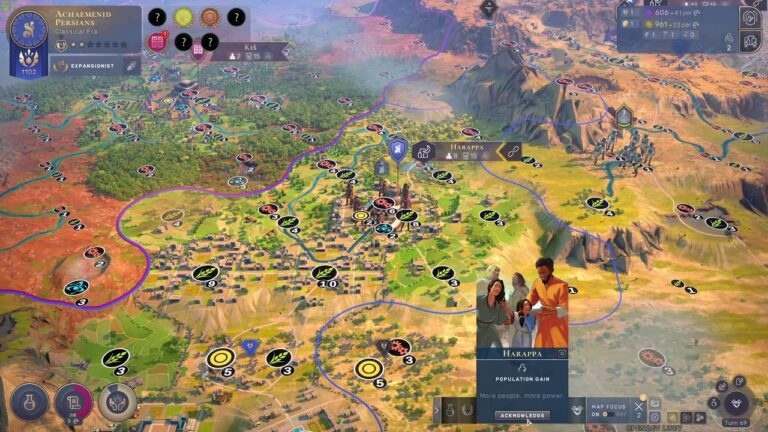Screen dimensions: 768x432
Task: Open the pink book icon with alert
Action: (x=158, y=42)
